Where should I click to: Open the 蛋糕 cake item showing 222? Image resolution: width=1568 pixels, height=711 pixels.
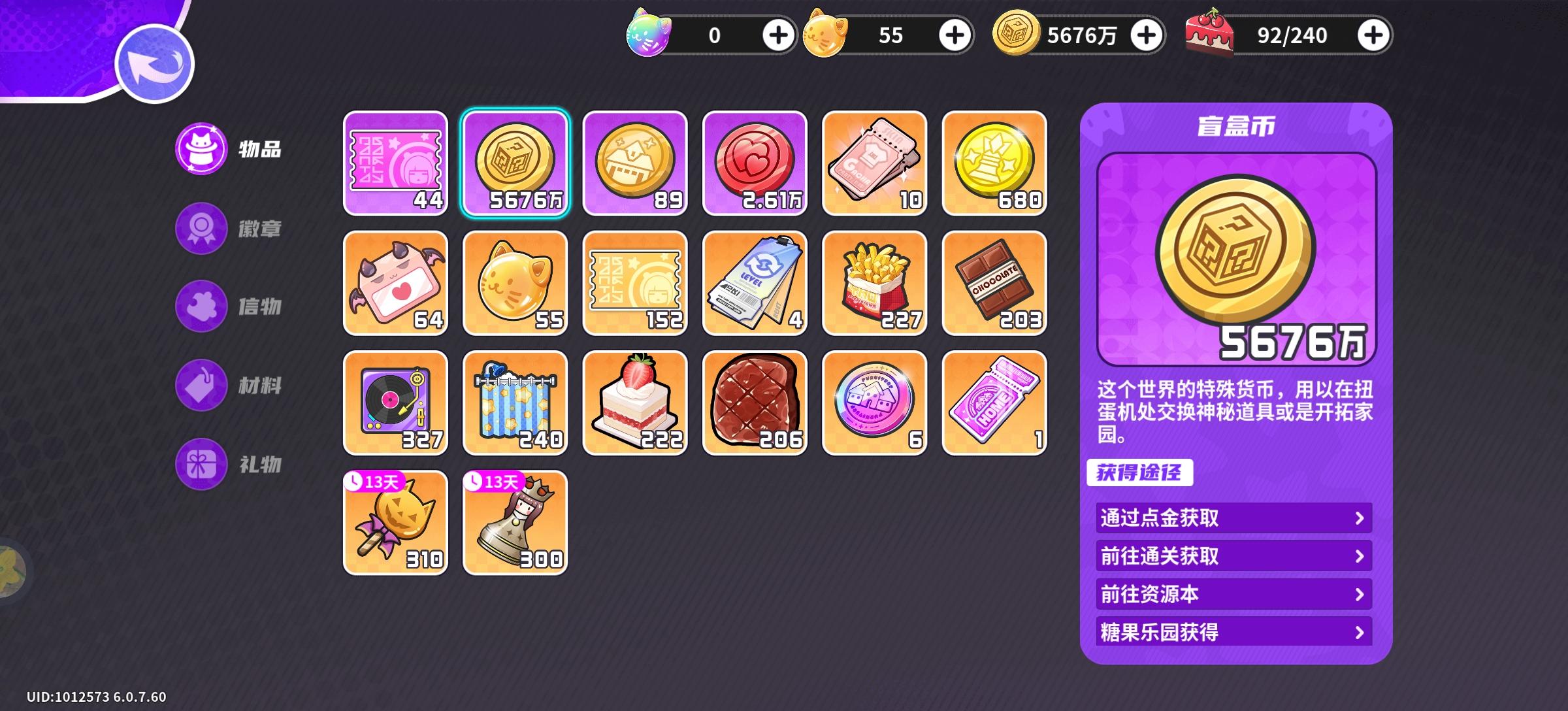(636, 403)
